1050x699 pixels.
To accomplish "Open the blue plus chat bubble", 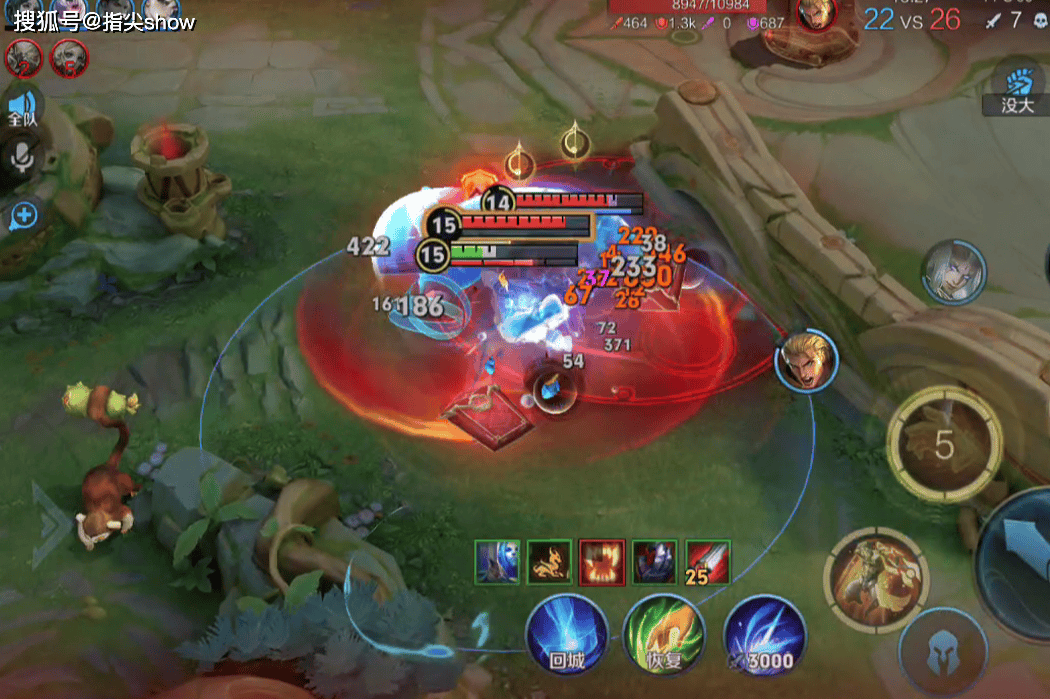I will pyautogui.click(x=22, y=215).
